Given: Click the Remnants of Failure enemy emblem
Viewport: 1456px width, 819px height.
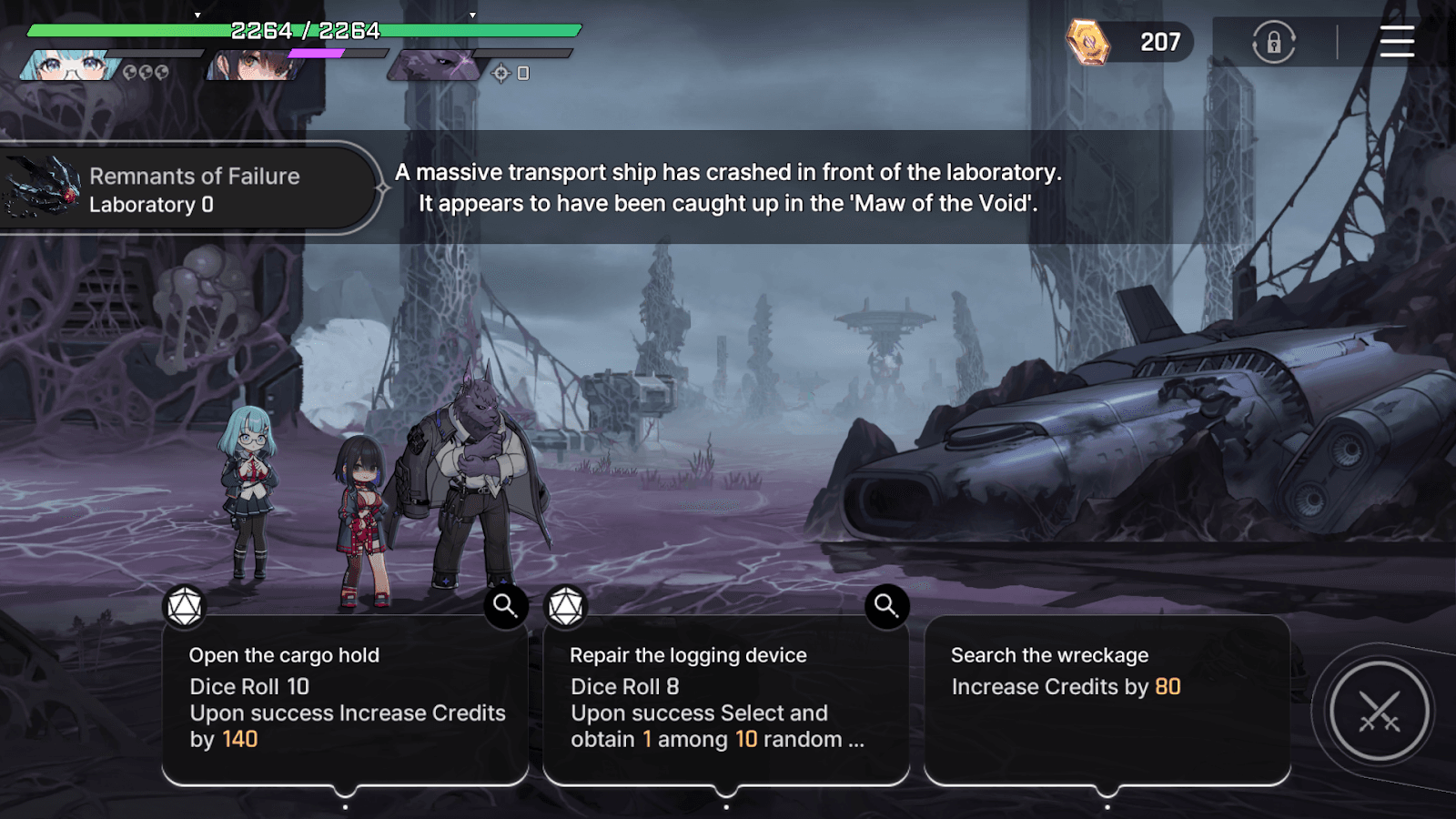Looking at the screenshot, I should pos(41,185).
